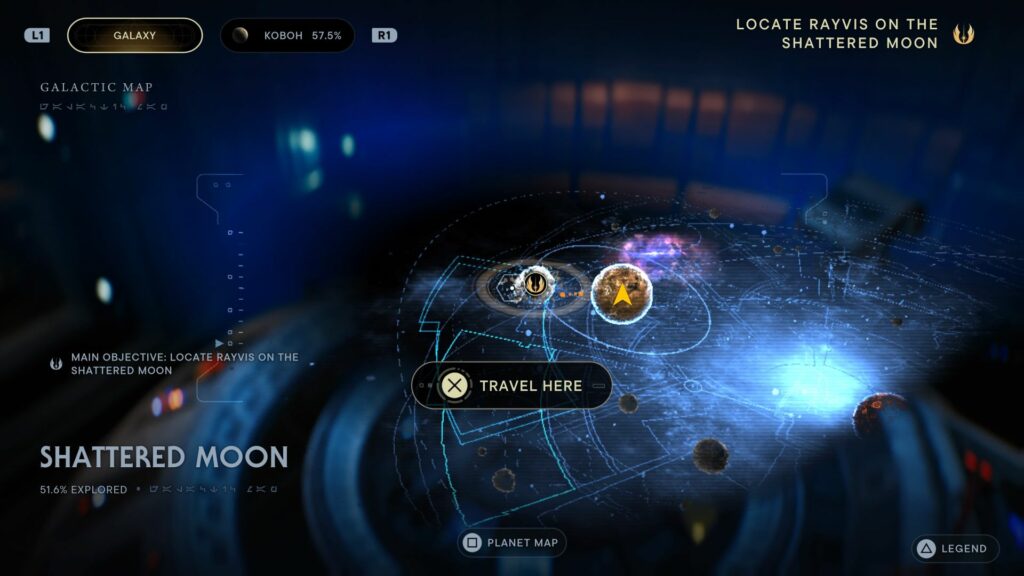Choose the Travel Here button

point(511,385)
